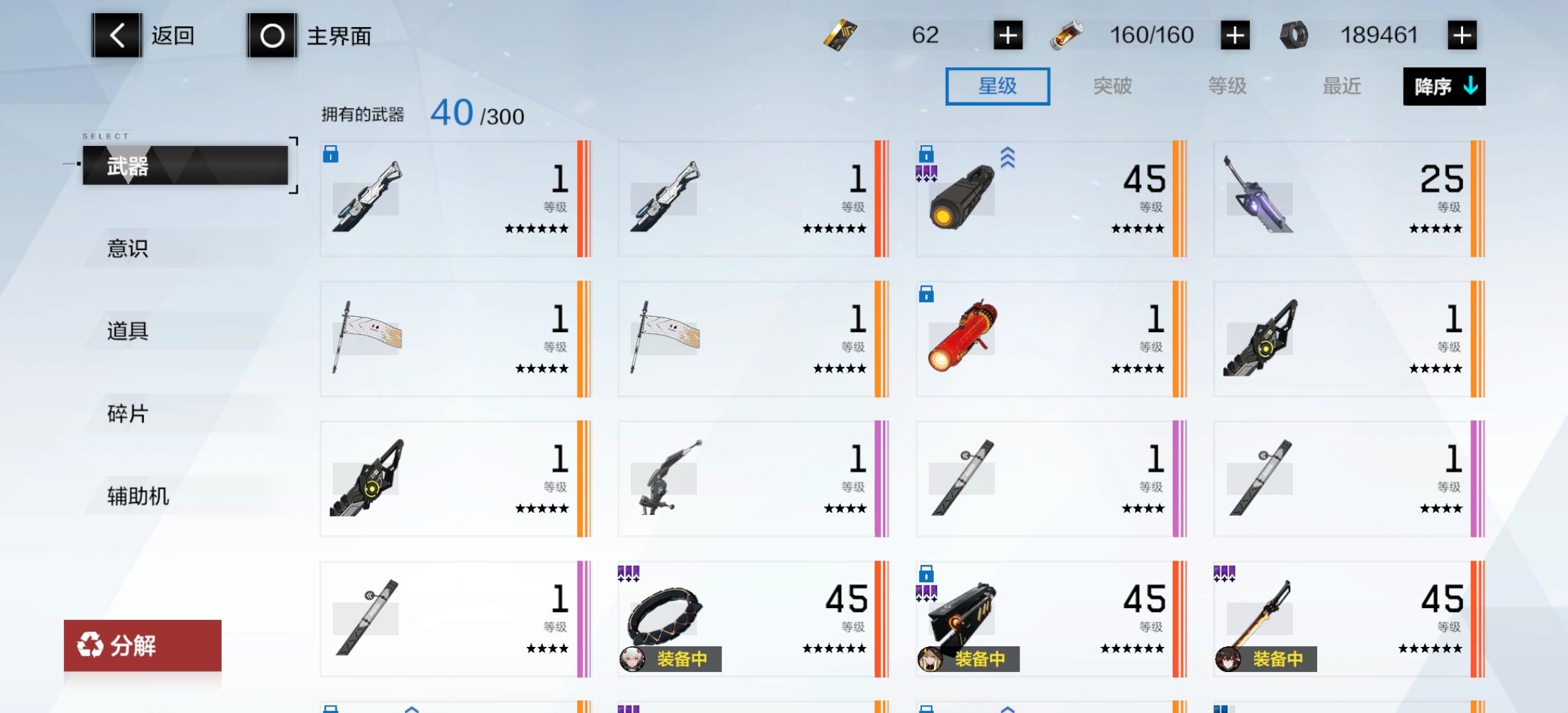Click the circle icon next to 主界面
The width and height of the screenshot is (1568, 713).
coord(272,34)
